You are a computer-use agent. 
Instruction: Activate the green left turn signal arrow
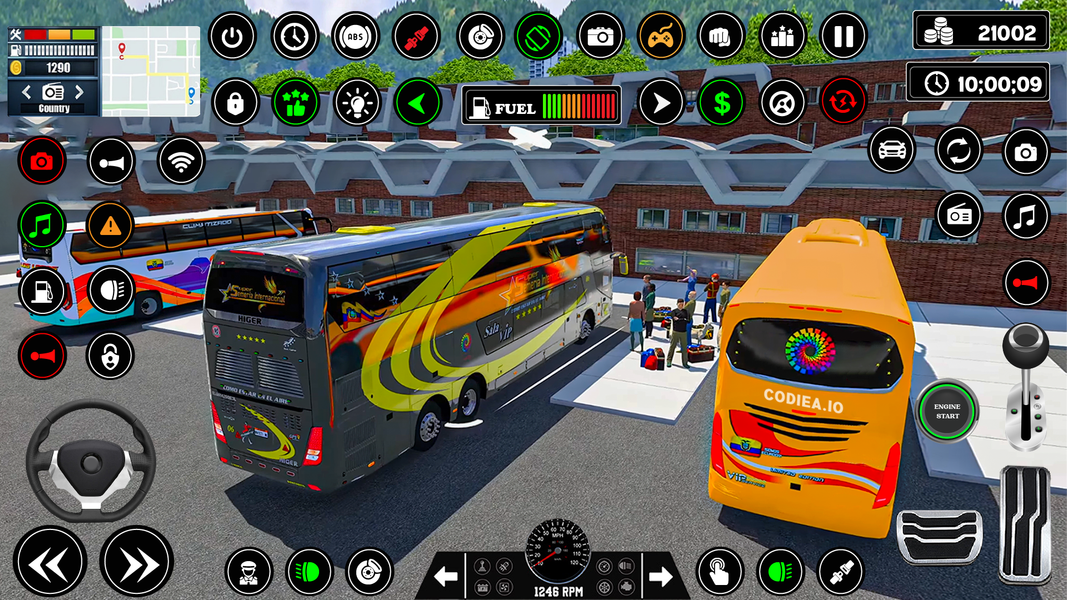[x=417, y=101]
